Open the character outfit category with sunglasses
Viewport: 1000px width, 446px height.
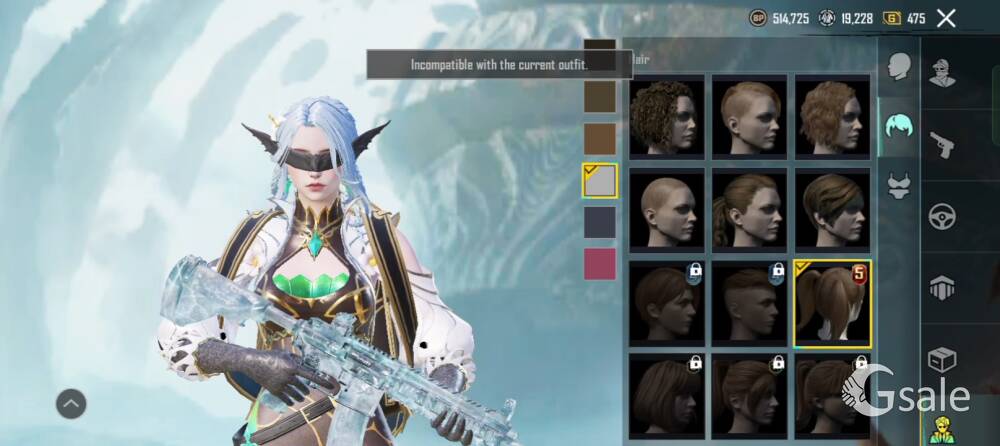(x=943, y=72)
